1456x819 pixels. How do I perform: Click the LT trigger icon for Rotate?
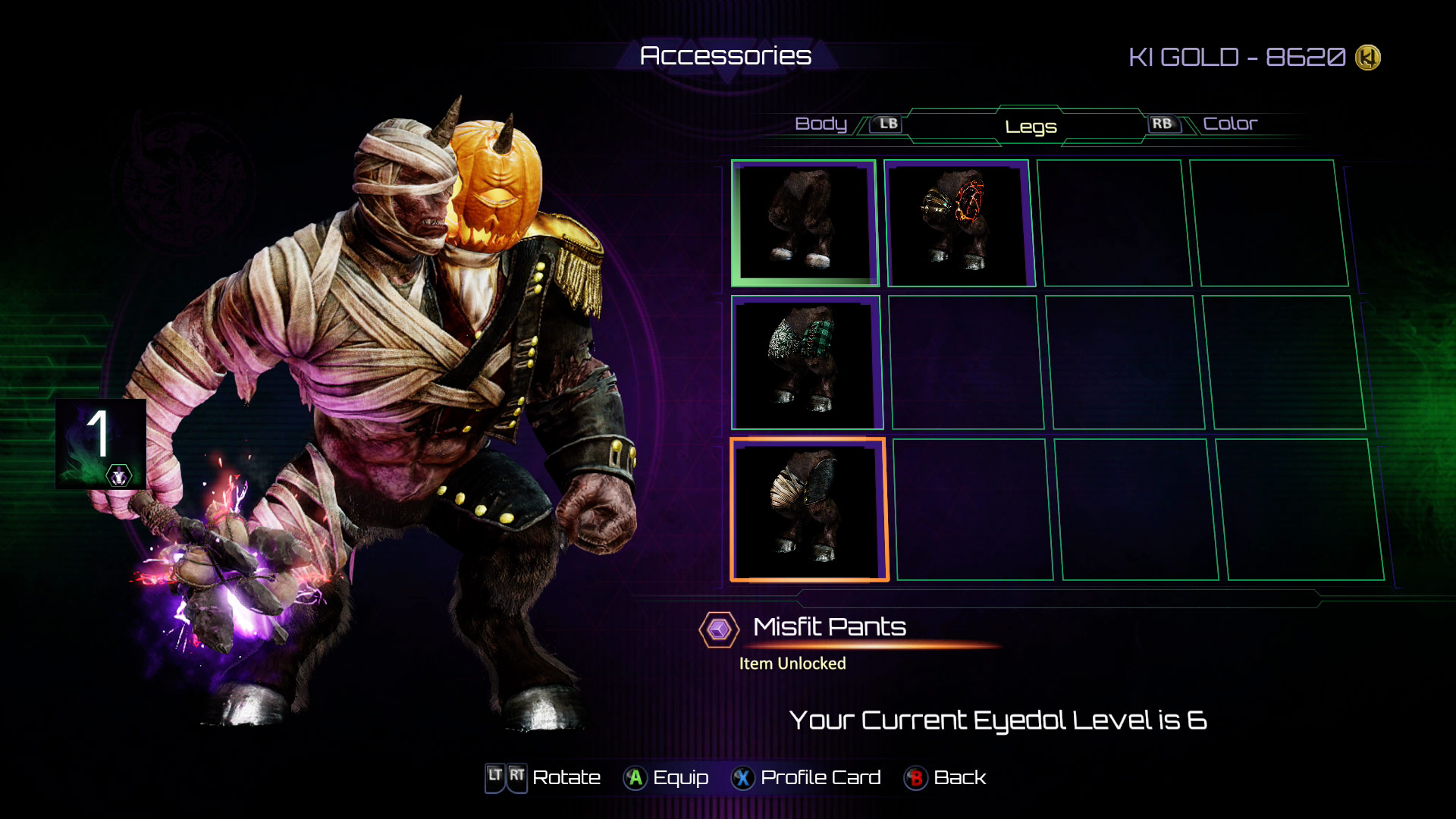pyautogui.click(x=495, y=777)
